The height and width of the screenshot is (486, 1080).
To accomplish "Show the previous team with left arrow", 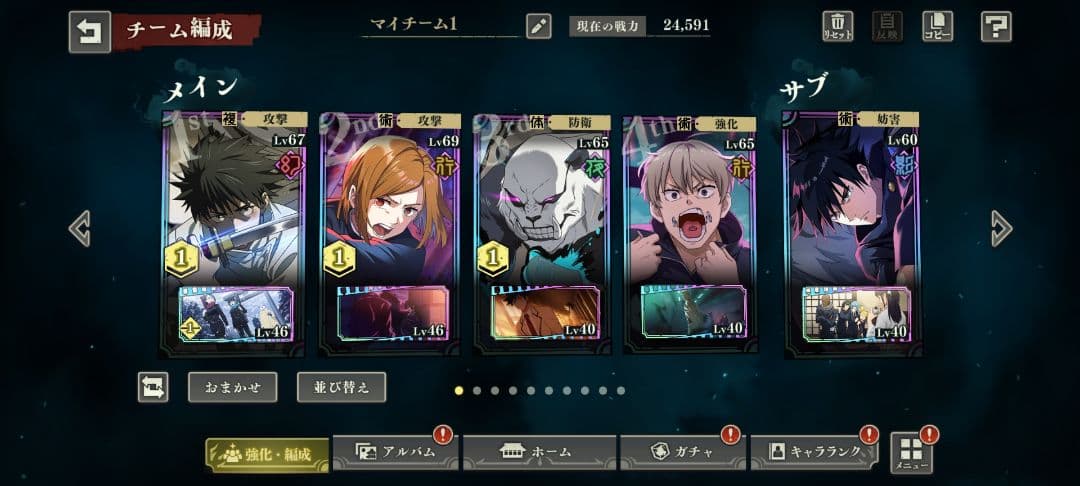I will pyautogui.click(x=79, y=228).
